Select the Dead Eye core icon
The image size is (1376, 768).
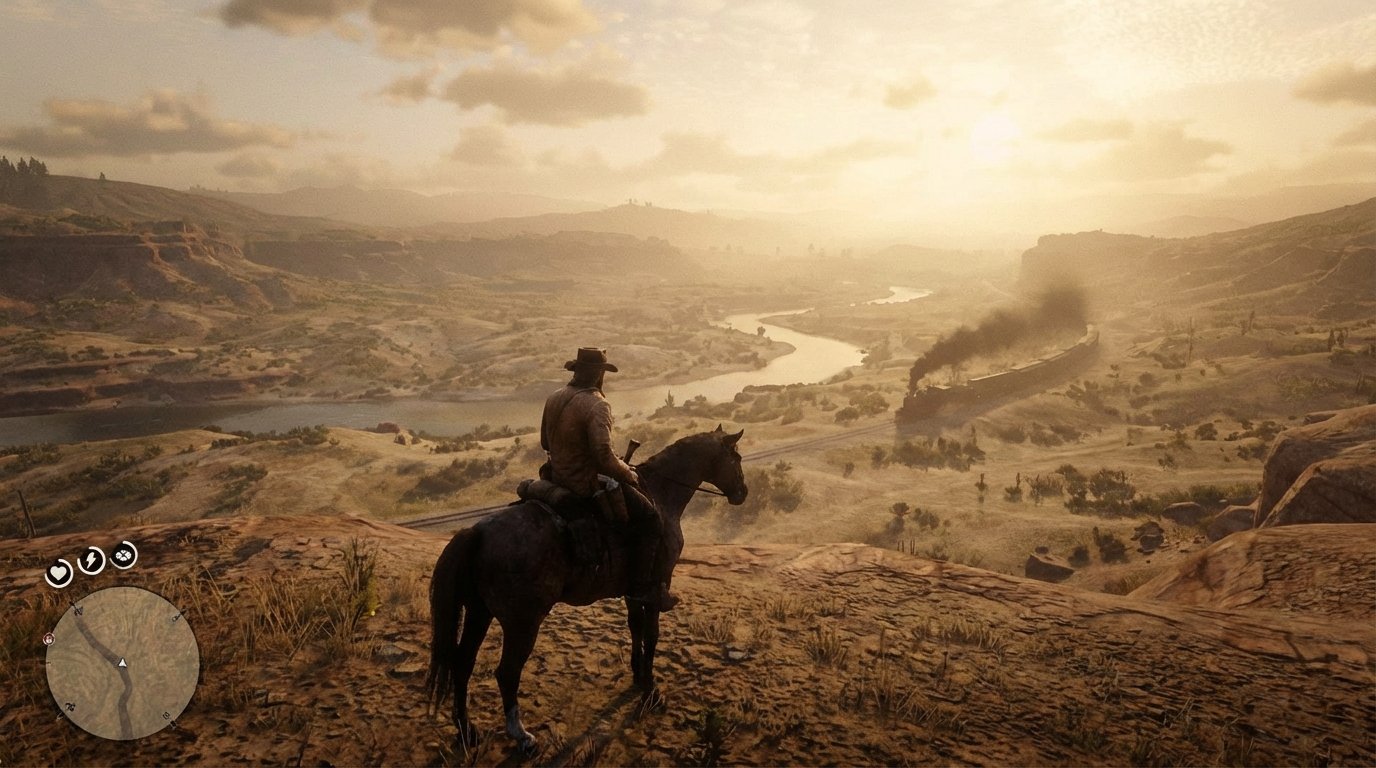(x=122, y=556)
